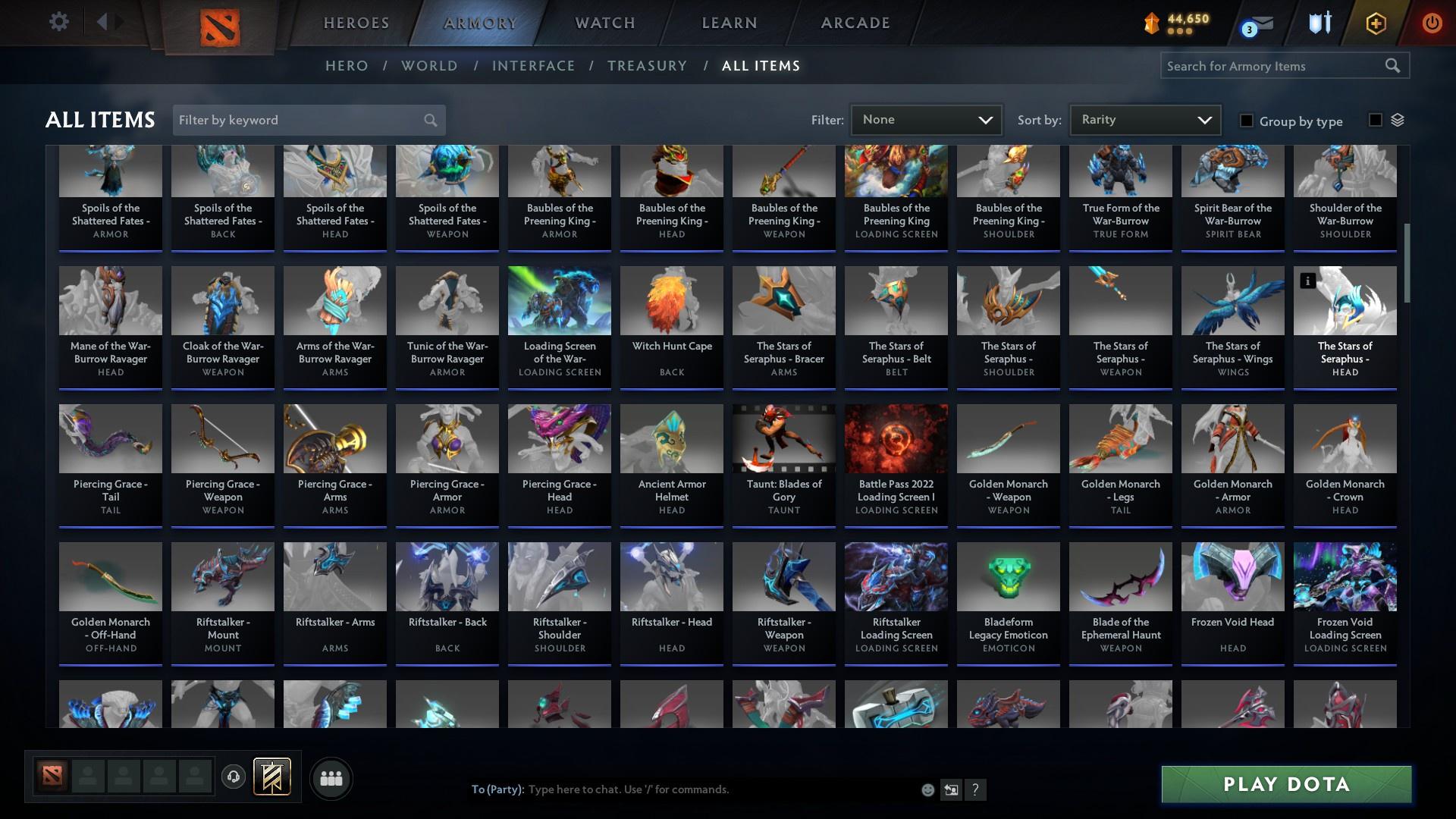This screenshot has width=1456, height=819.
Task: Toggle the layered view icon at top right
Action: pos(1398,120)
